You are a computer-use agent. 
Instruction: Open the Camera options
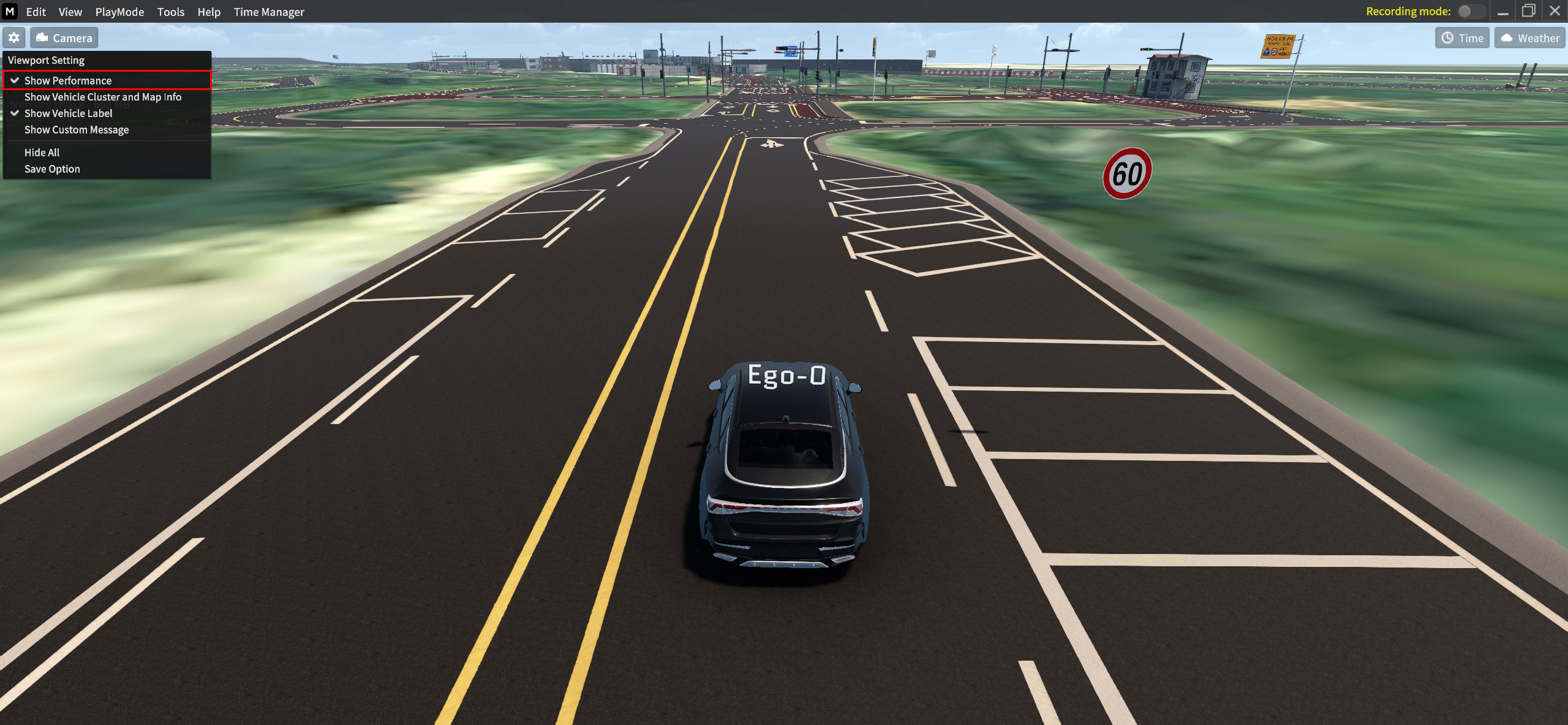[64, 38]
